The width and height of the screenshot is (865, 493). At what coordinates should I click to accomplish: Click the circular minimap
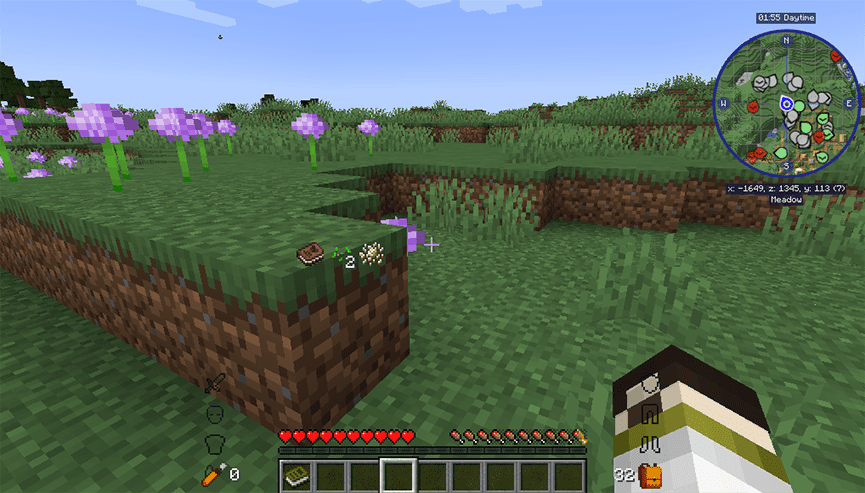787,103
